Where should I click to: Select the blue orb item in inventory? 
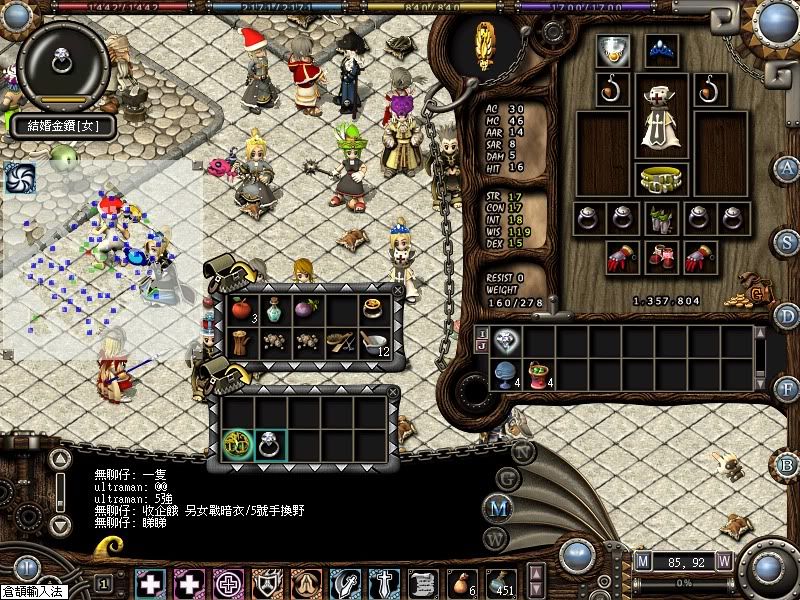(505, 372)
